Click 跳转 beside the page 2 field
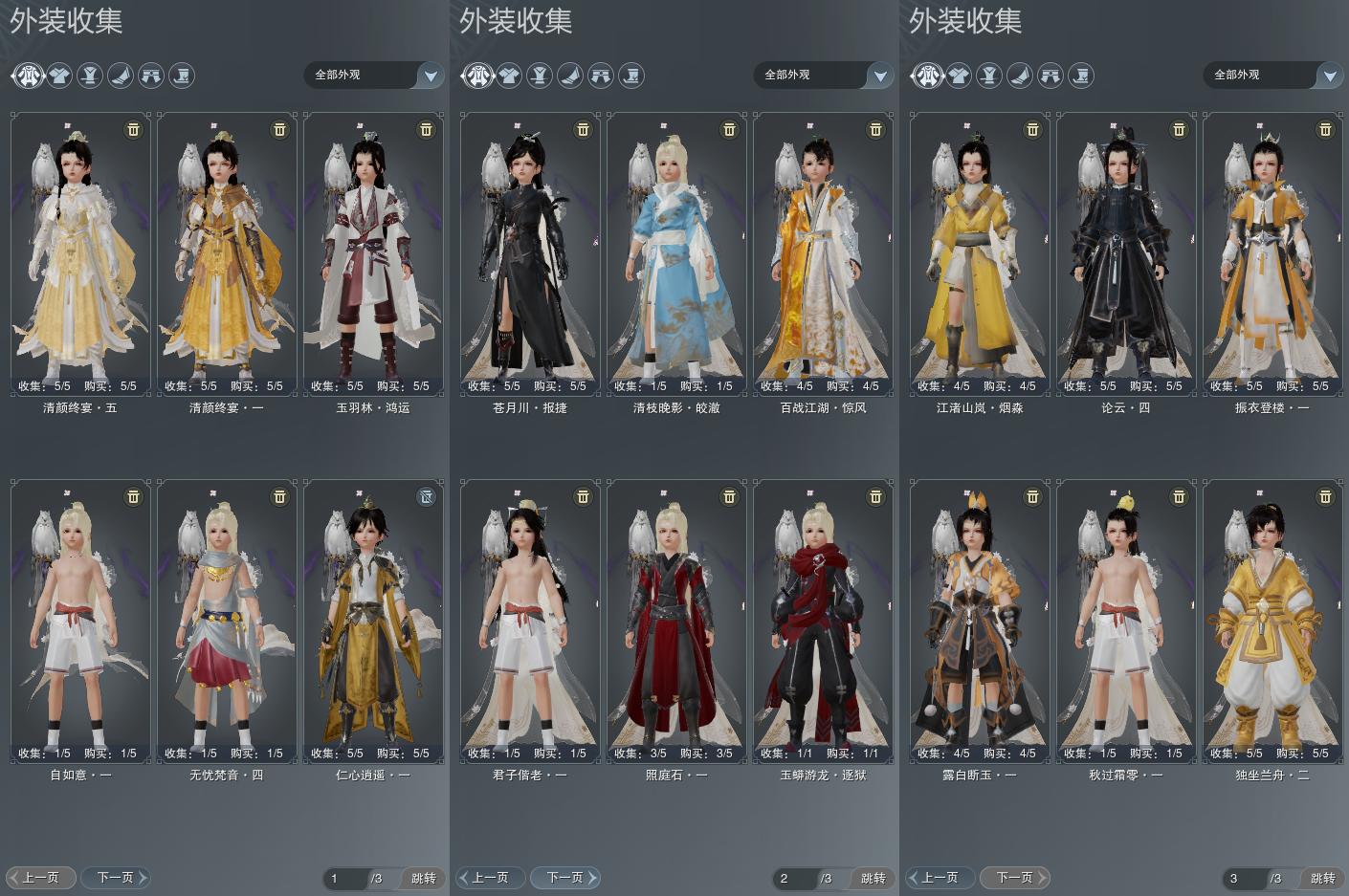 click(x=873, y=878)
